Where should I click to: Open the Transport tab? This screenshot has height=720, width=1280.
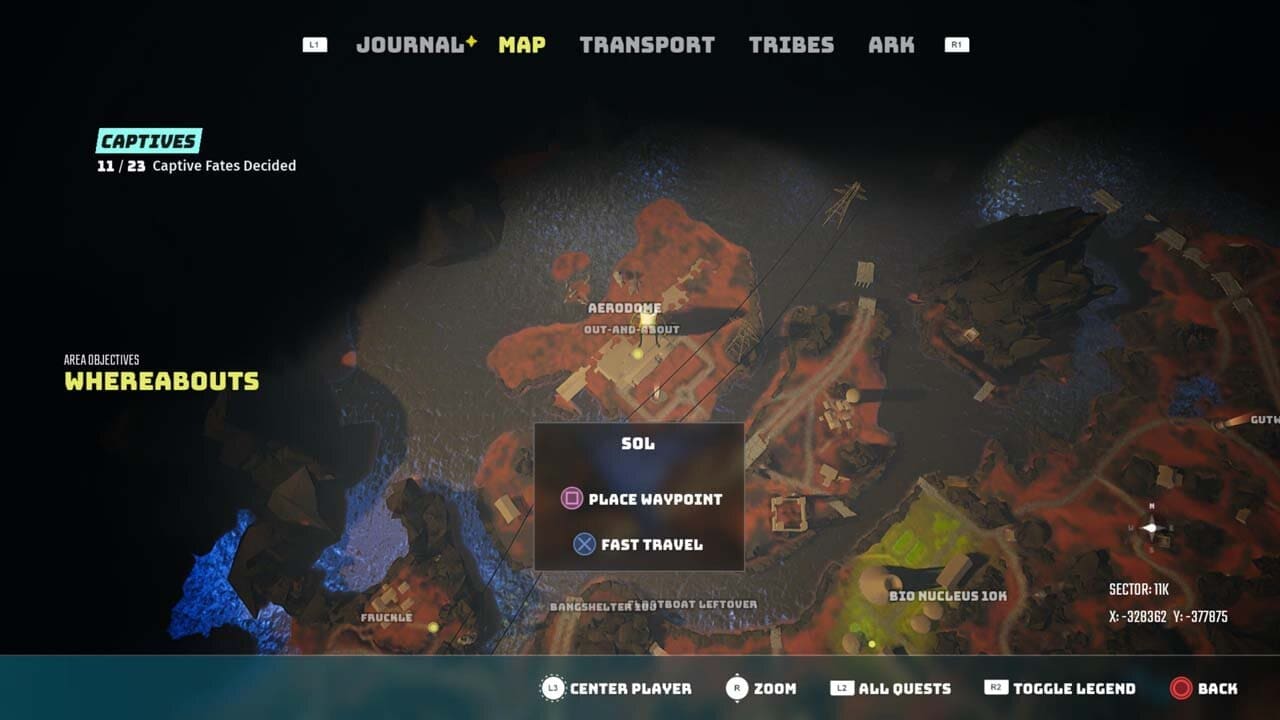coord(647,45)
